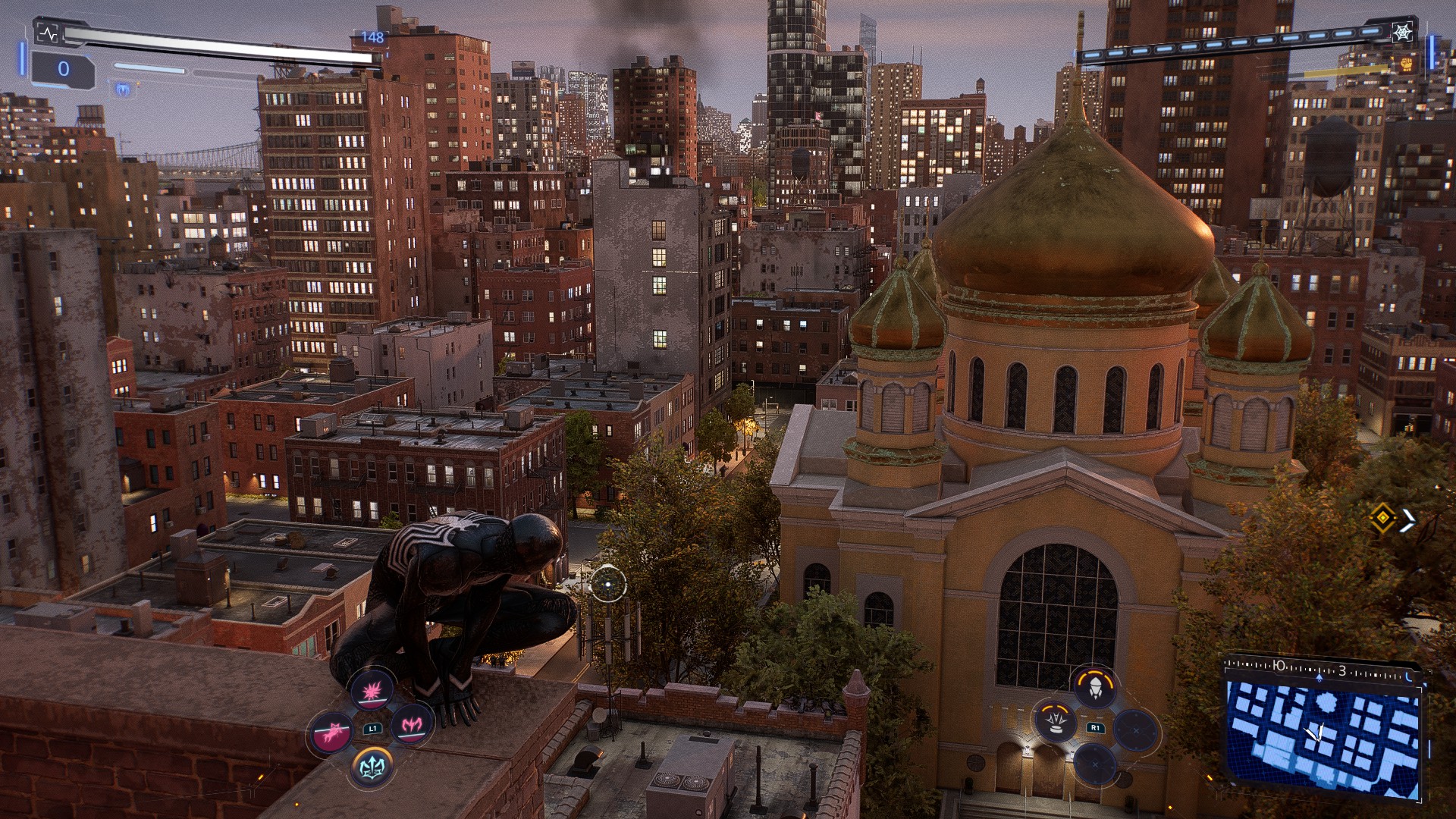Select the blue trident symbiote ability
Screen dimensions: 1456x819
[372, 767]
